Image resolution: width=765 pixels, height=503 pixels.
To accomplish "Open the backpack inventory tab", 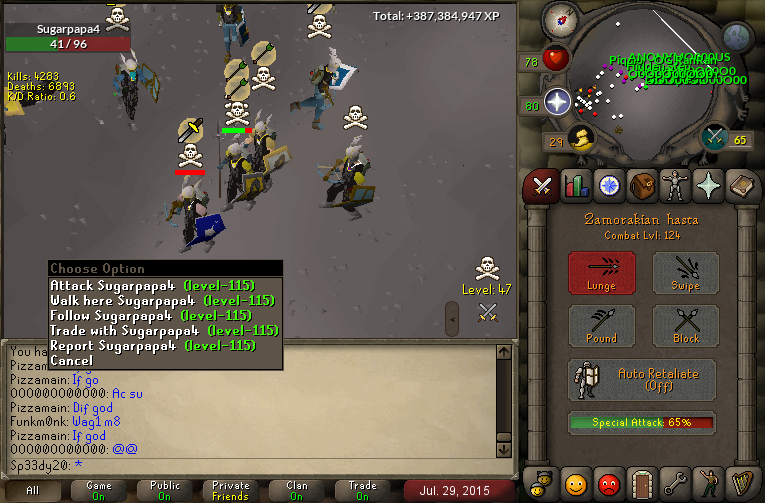I will point(640,185).
